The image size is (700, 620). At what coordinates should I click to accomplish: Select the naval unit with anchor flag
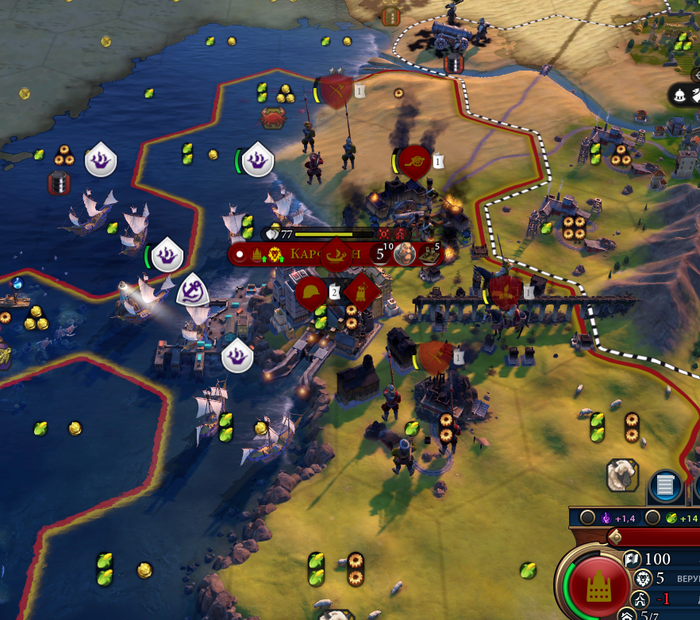(x=191, y=291)
